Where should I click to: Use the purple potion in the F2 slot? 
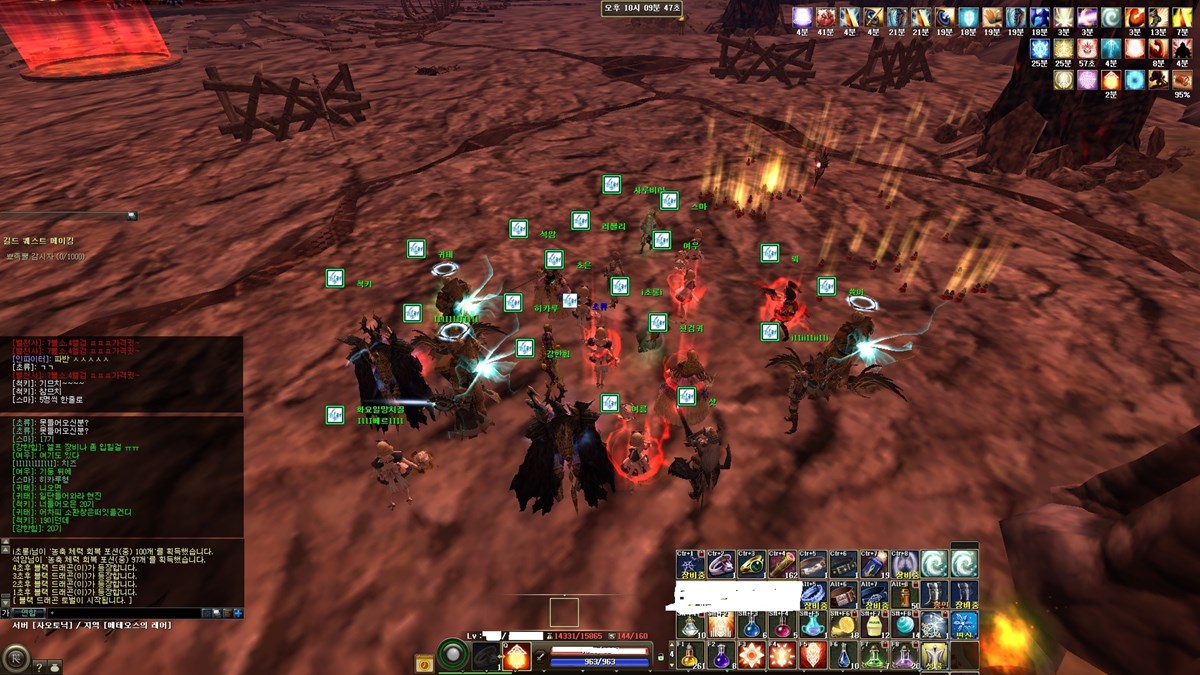[x=719, y=655]
